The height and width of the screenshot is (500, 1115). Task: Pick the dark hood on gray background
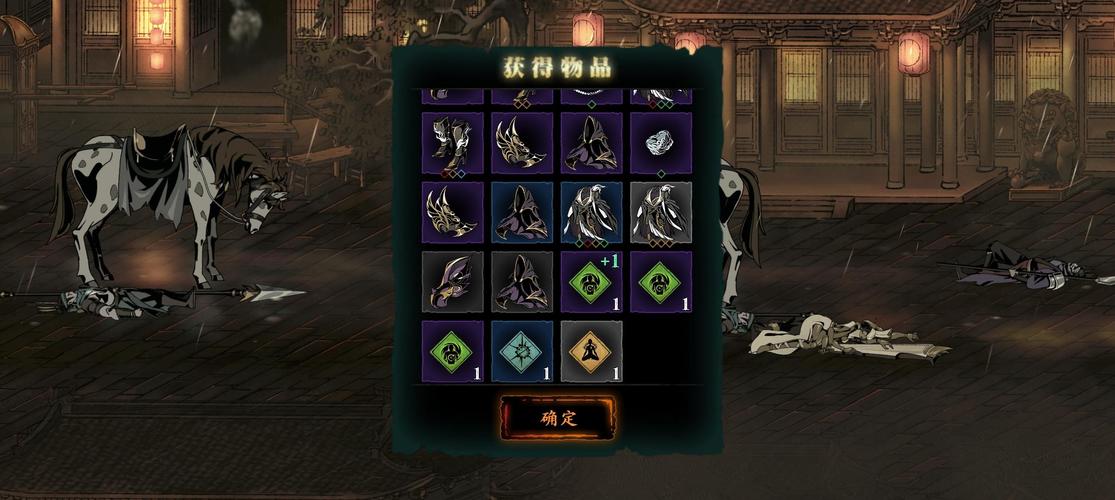click(522, 282)
